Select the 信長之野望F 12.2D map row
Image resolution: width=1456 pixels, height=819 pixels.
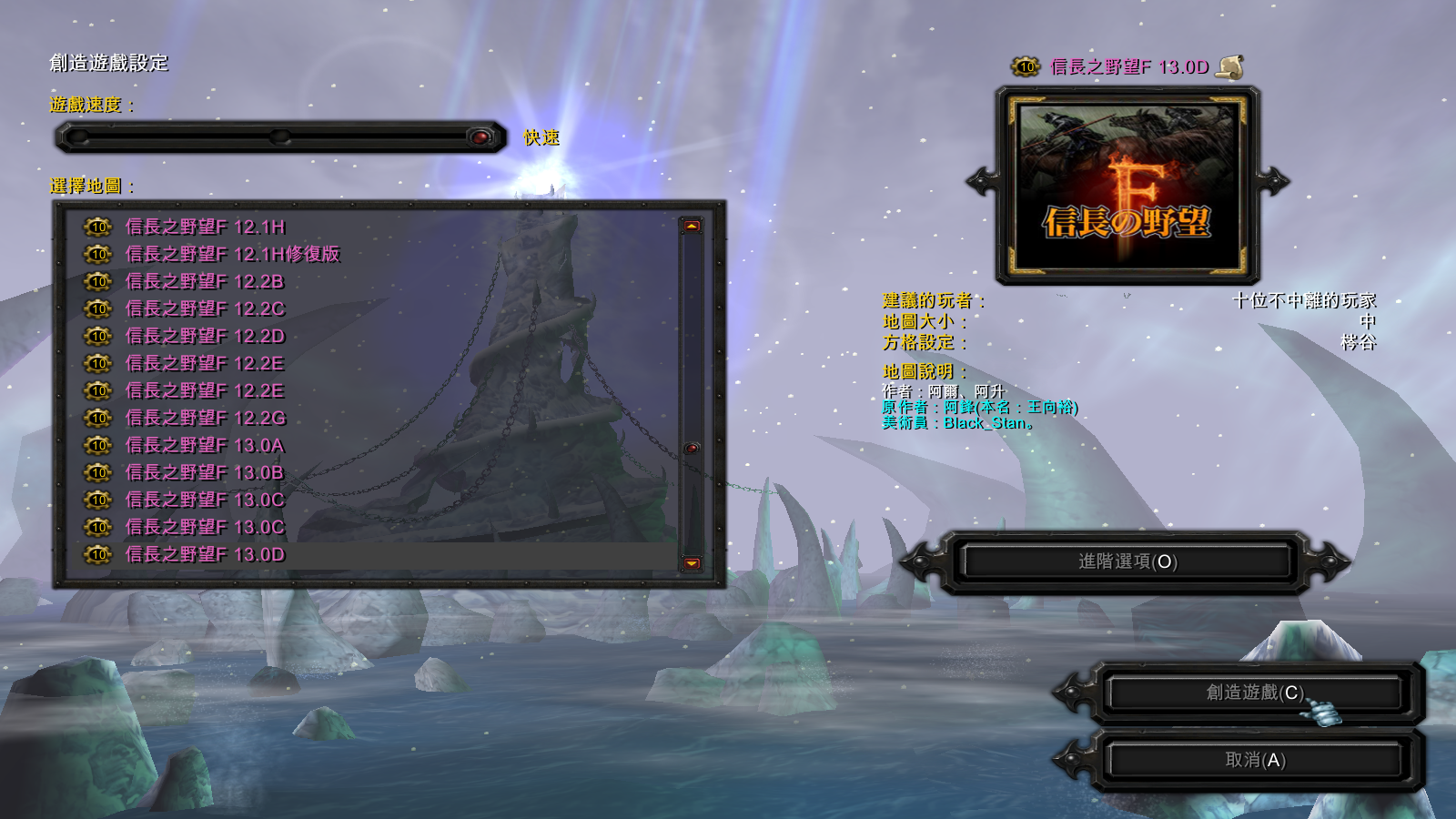205,336
